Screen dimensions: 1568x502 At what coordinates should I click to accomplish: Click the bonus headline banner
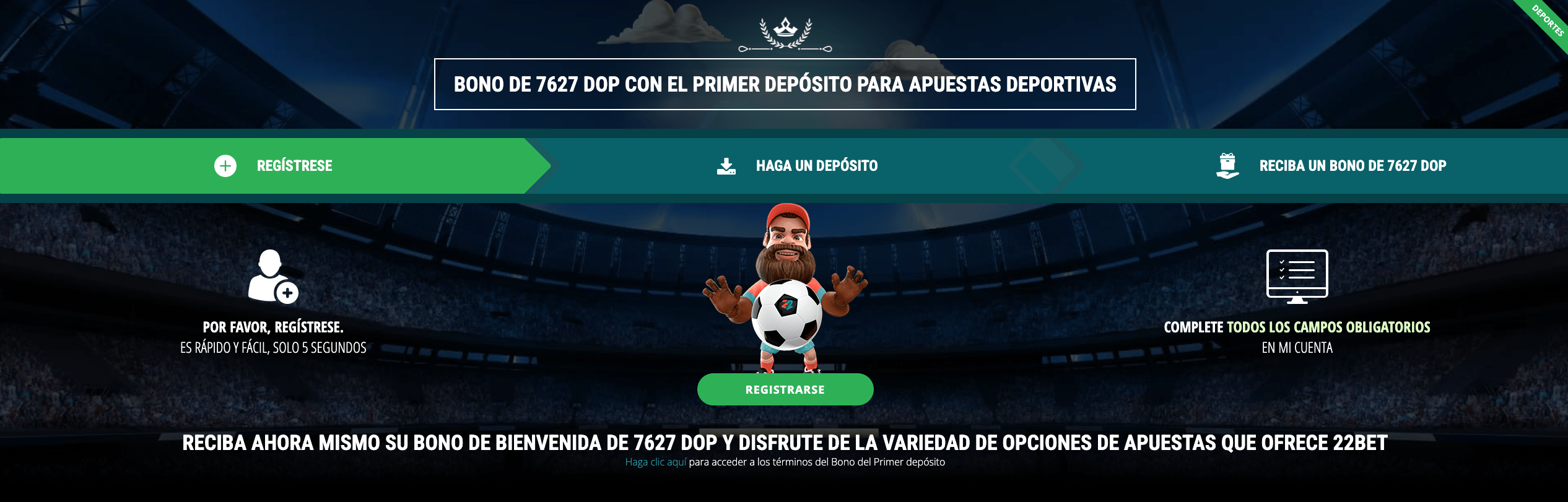[x=785, y=84]
